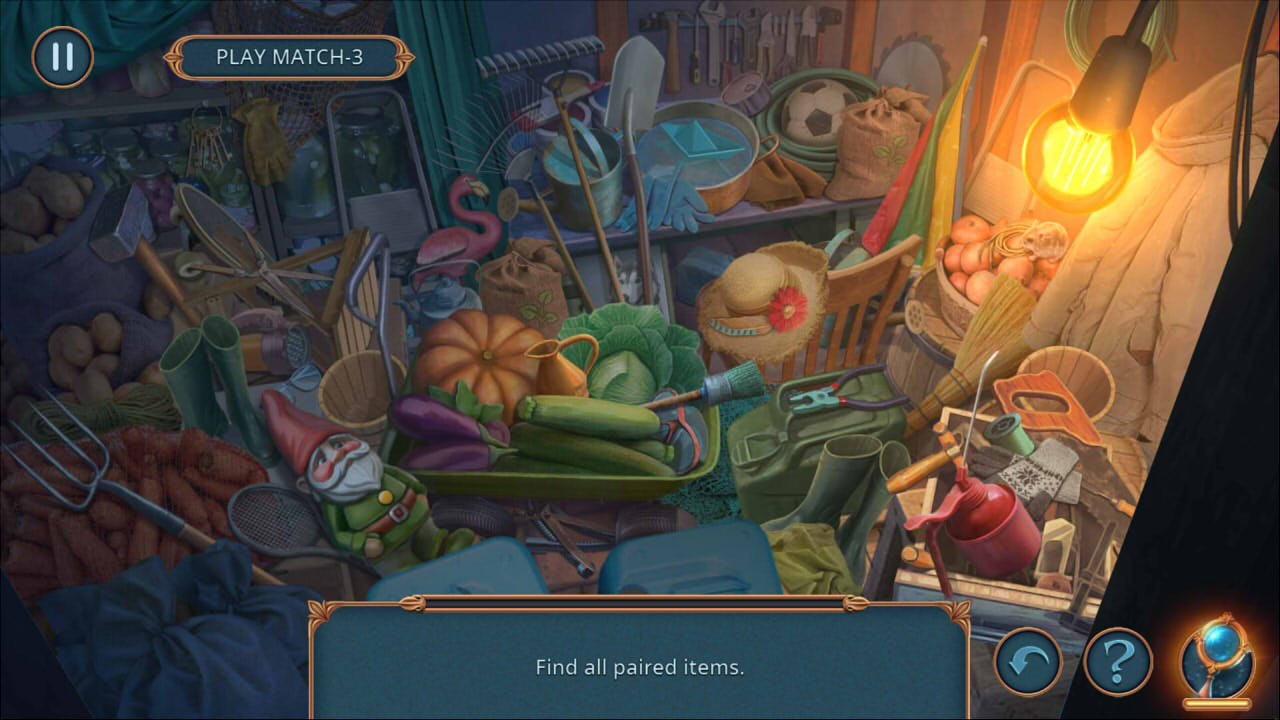Open the hint with the question mark button
The image size is (1280, 720).
click(x=1118, y=659)
